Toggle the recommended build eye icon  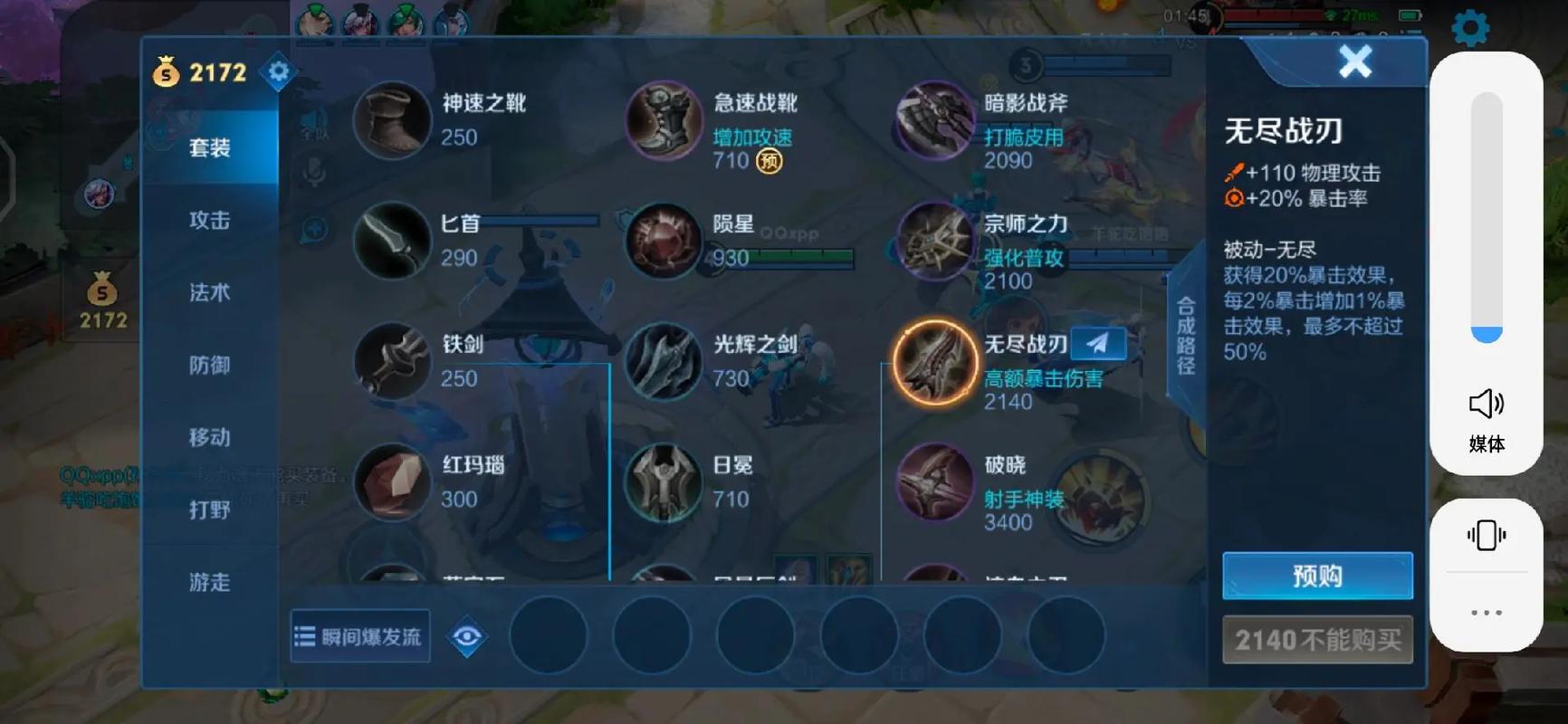[467, 636]
